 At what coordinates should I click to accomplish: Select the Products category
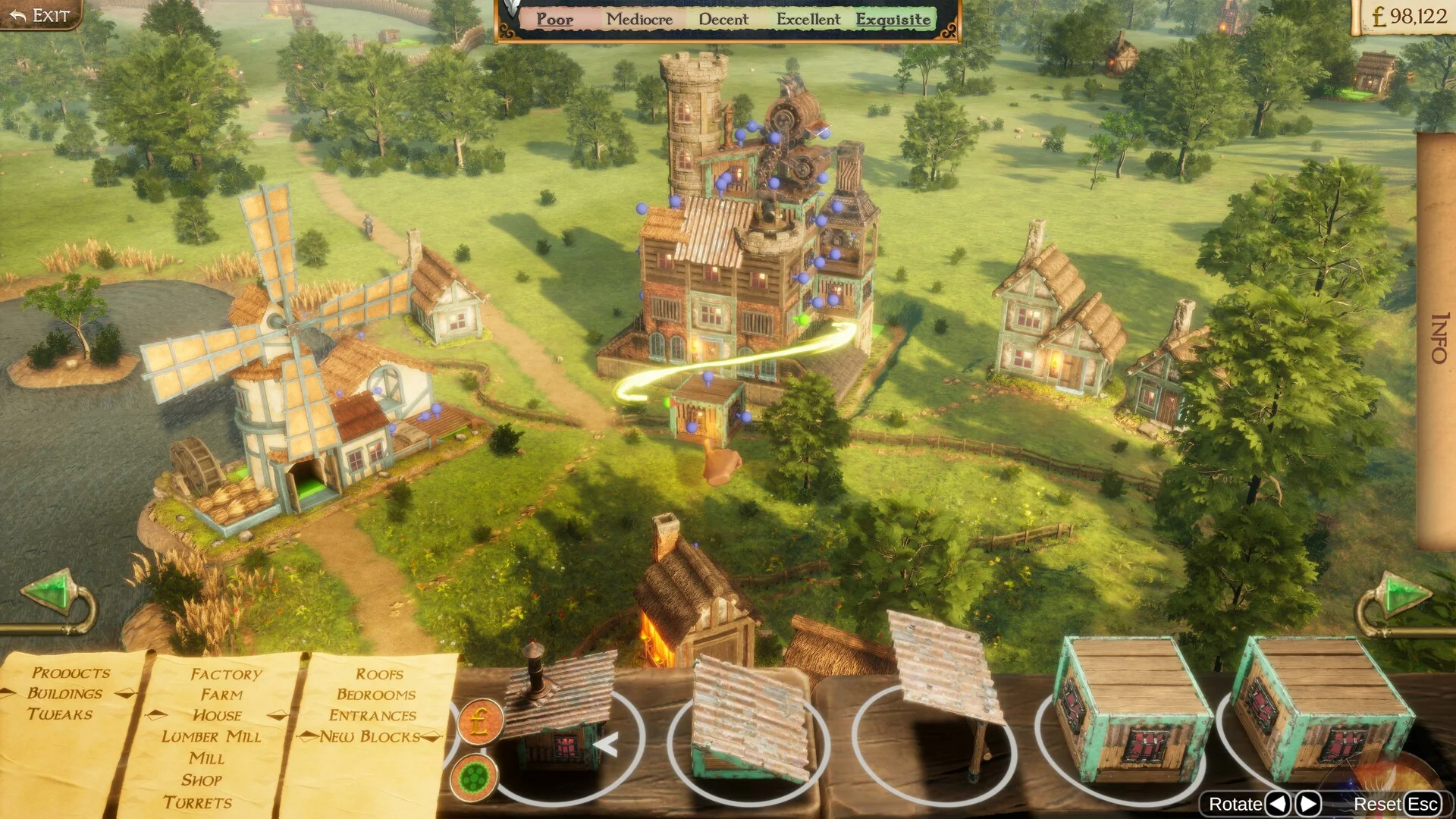71,673
